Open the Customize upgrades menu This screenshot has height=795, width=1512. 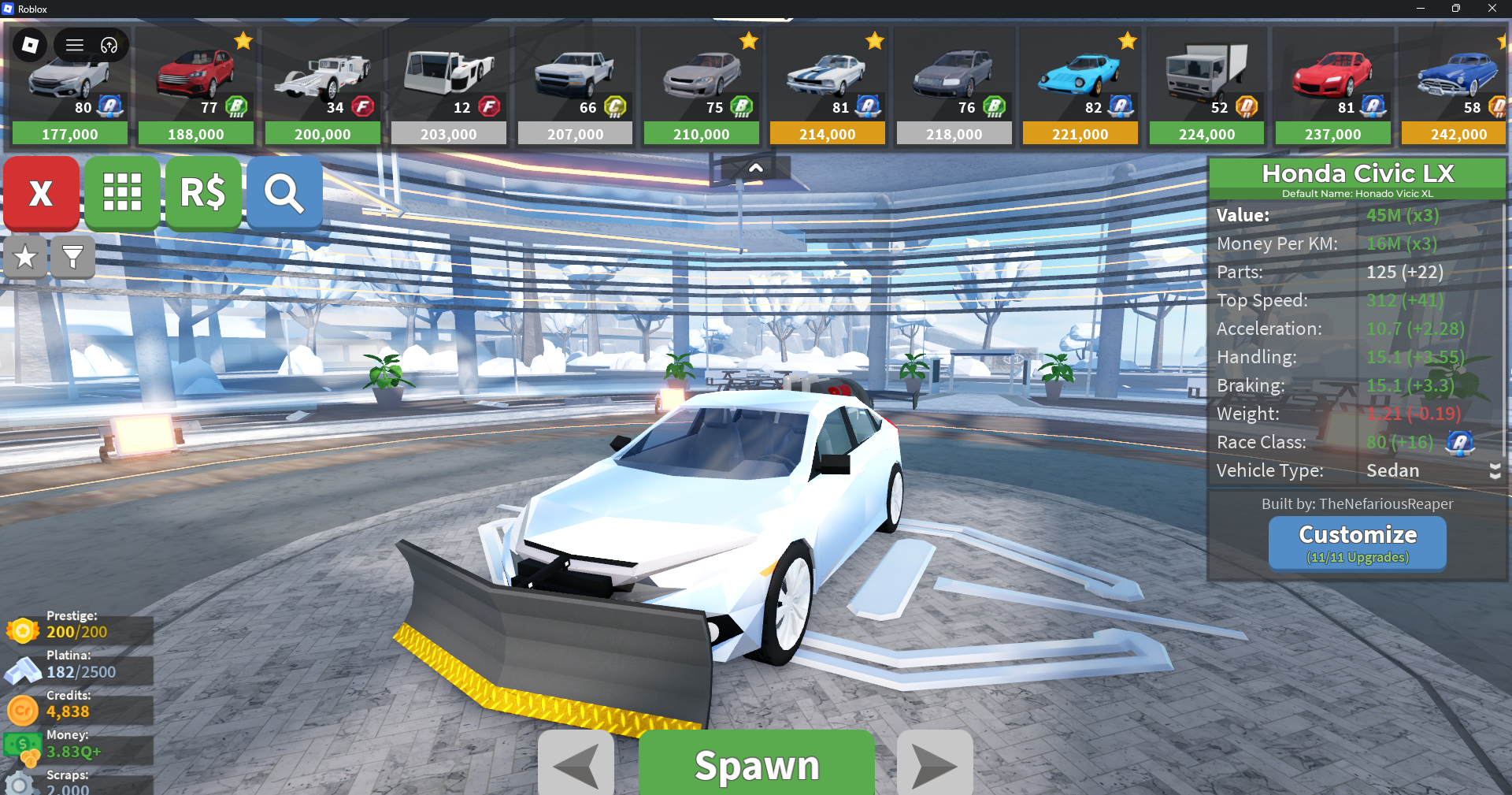click(x=1357, y=543)
